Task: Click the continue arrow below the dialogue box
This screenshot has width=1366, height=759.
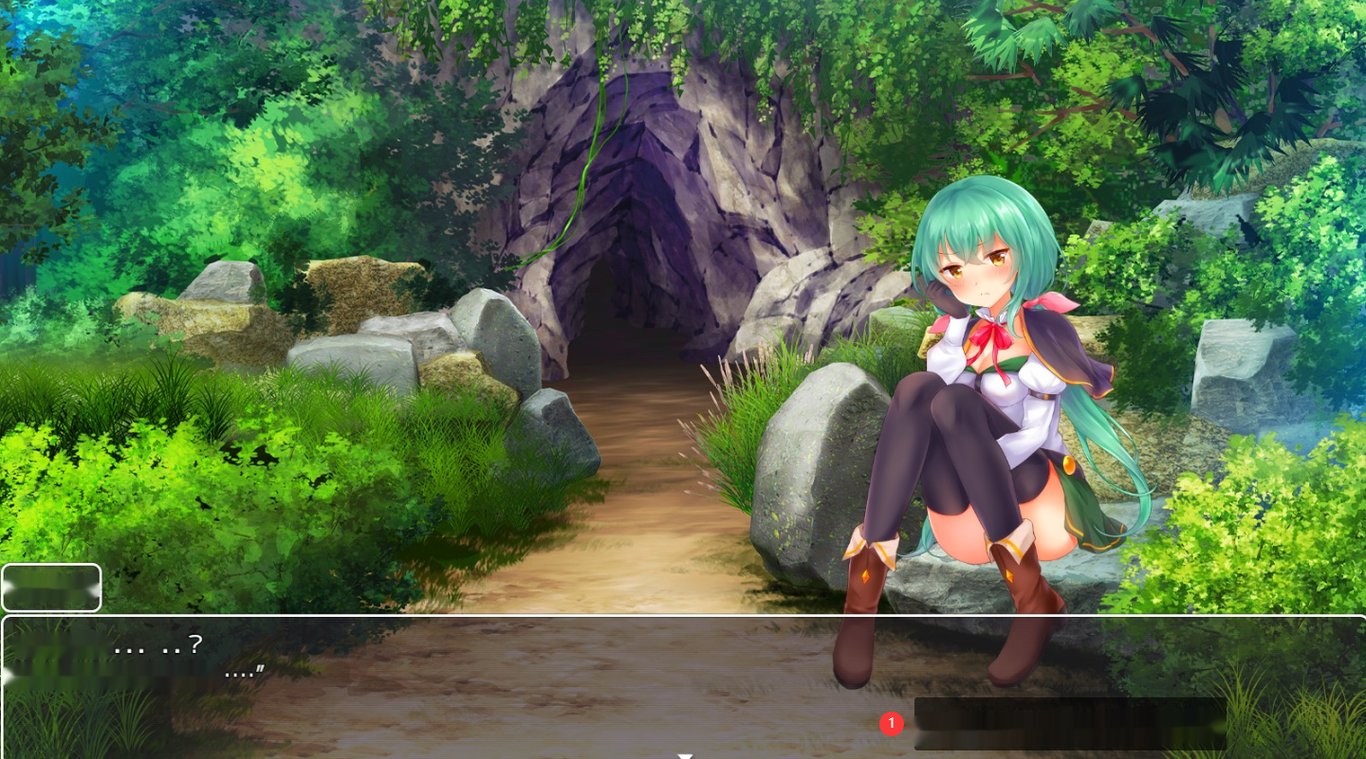Action: 685,755
